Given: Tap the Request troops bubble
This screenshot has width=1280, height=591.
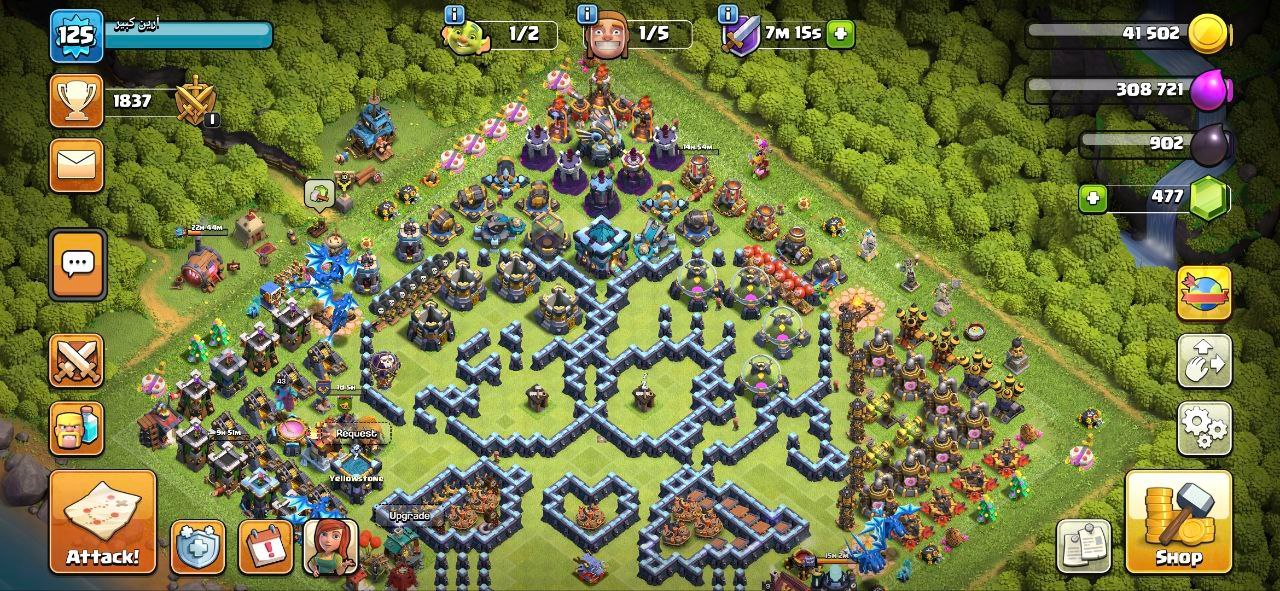Looking at the screenshot, I should (355, 434).
